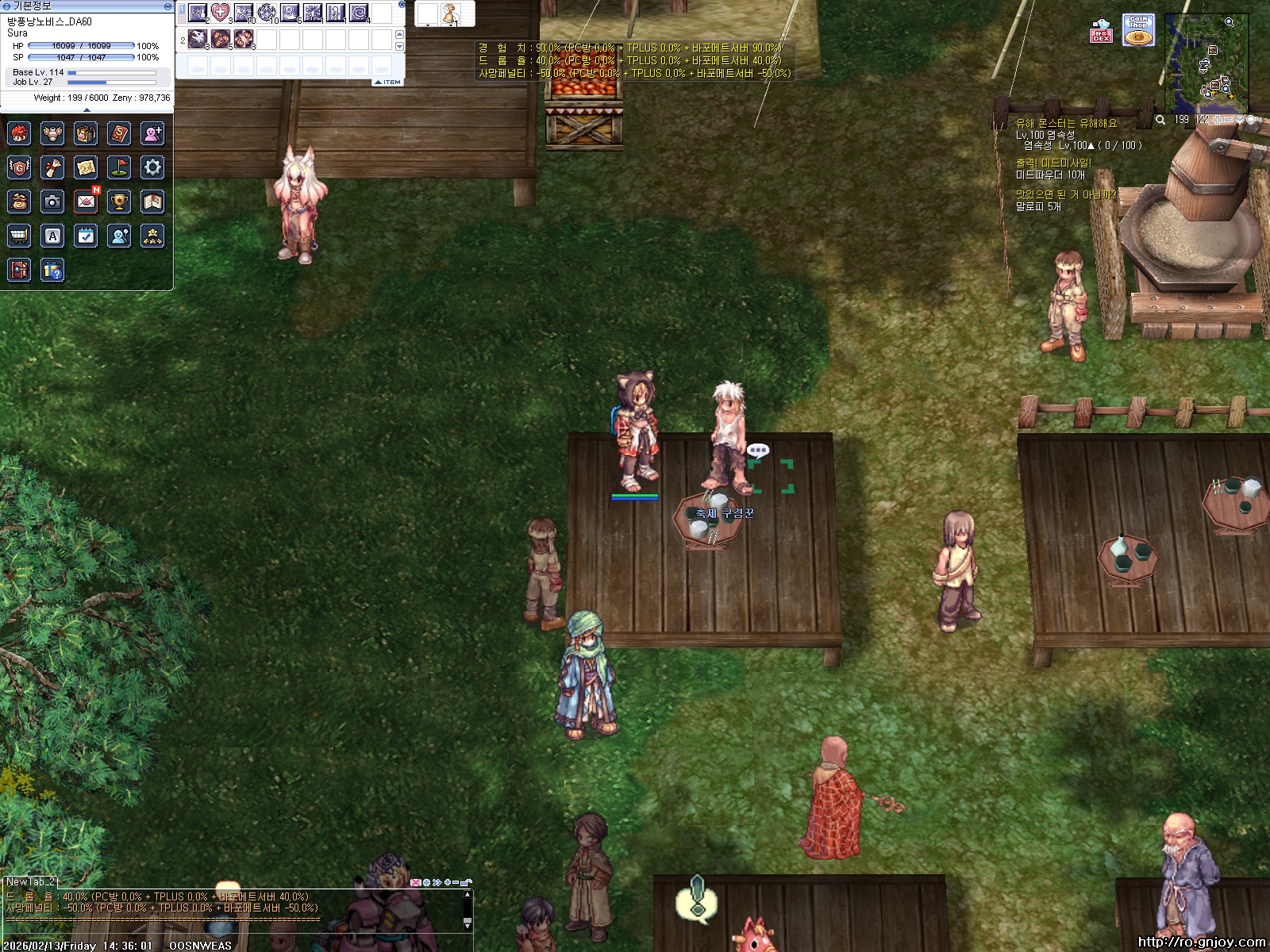Open the gear-shaped options menu
The width and height of the screenshot is (1270, 952).
tap(152, 167)
